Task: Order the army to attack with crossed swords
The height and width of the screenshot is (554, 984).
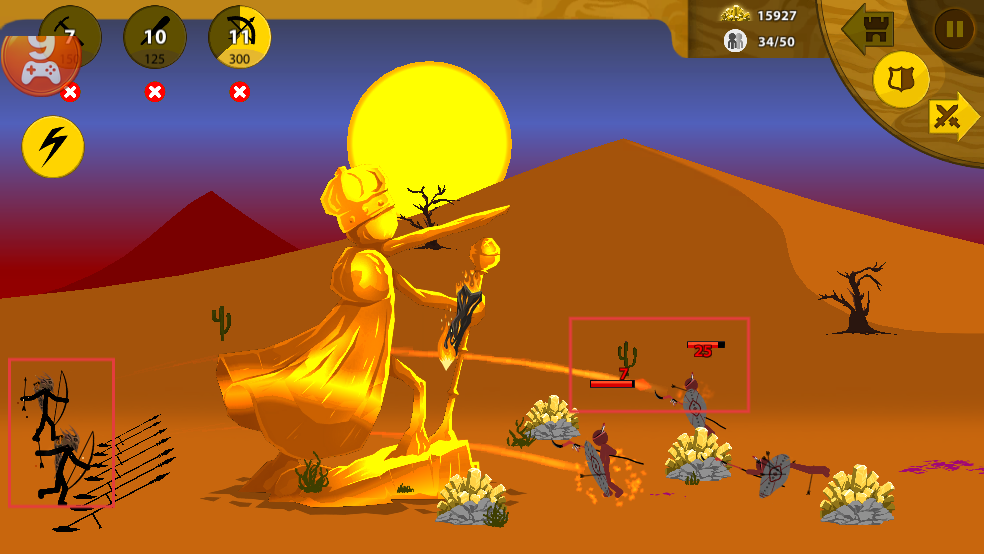Action: [953, 118]
